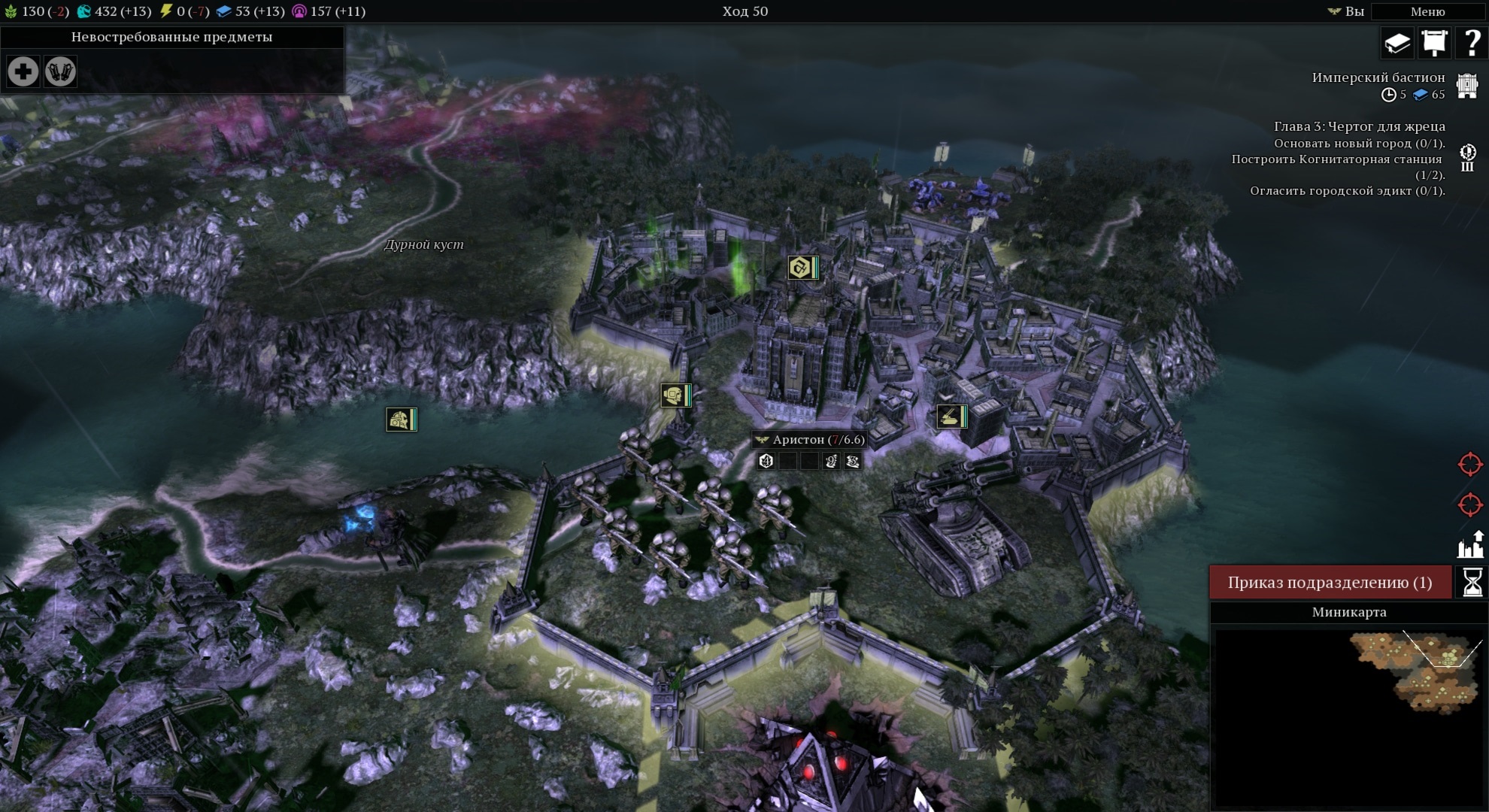Select the medical cross unclaimed item
1489x812 pixels.
(x=23, y=72)
